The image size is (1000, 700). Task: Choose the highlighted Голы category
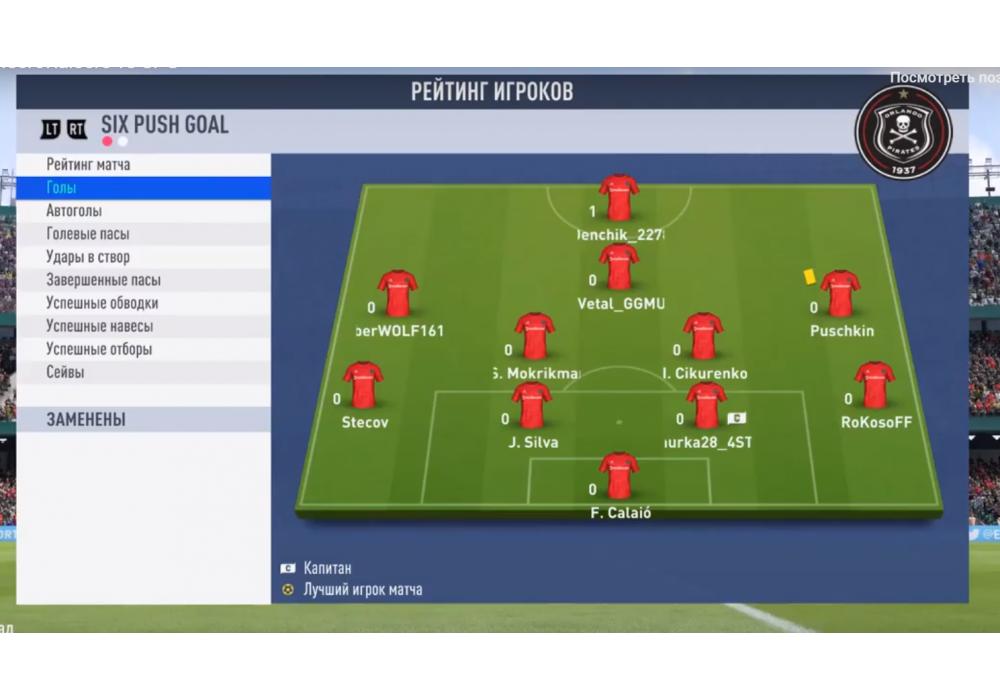point(62,188)
